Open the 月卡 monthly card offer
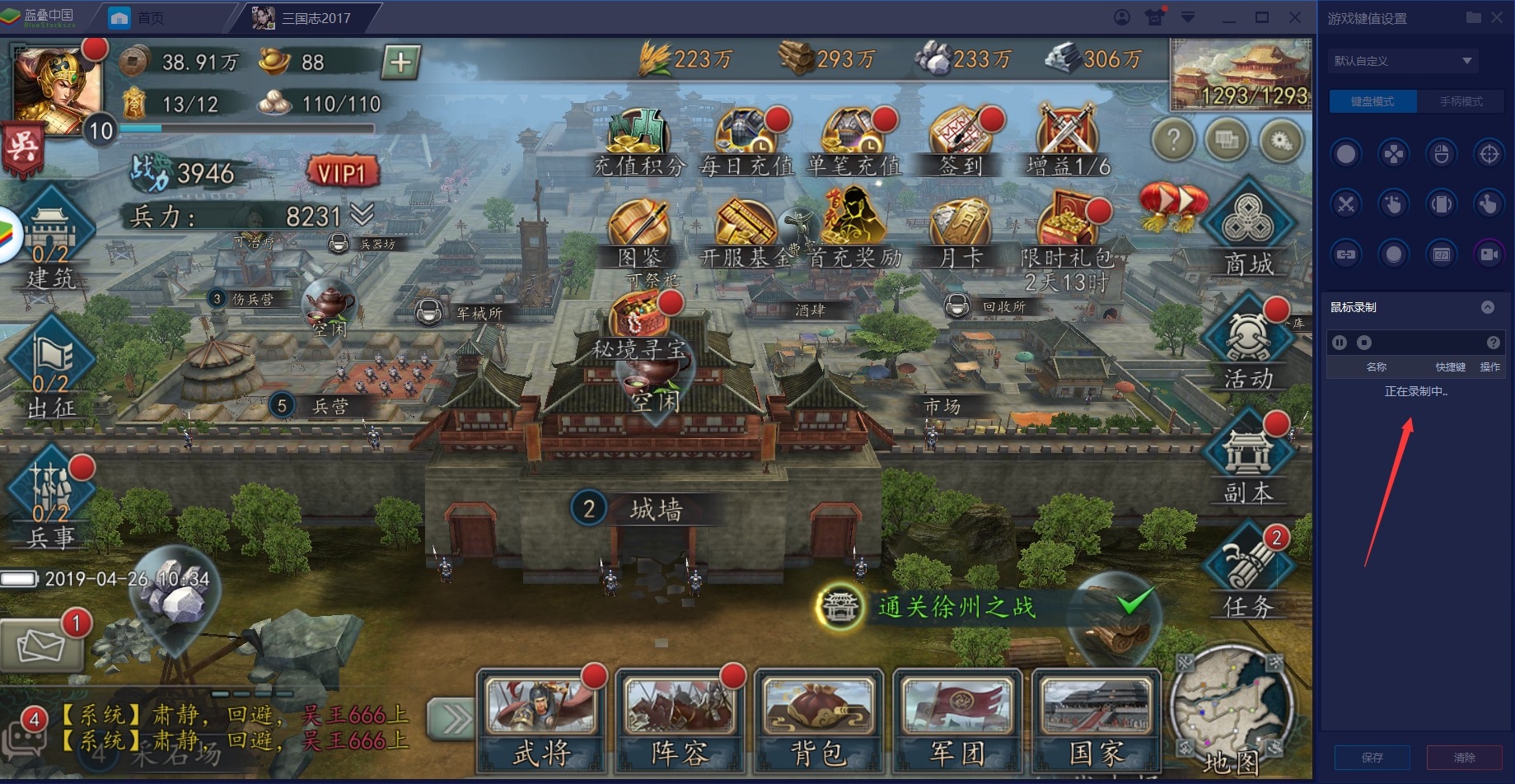1515x784 pixels. 961,233
